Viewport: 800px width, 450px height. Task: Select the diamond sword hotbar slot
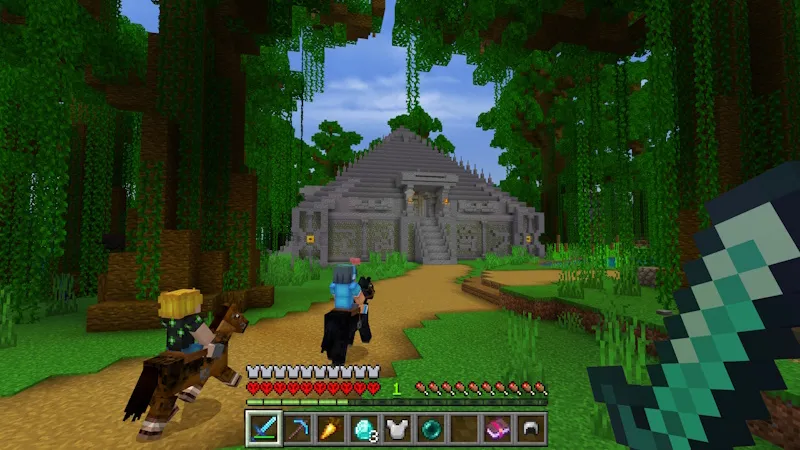click(263, 428)
